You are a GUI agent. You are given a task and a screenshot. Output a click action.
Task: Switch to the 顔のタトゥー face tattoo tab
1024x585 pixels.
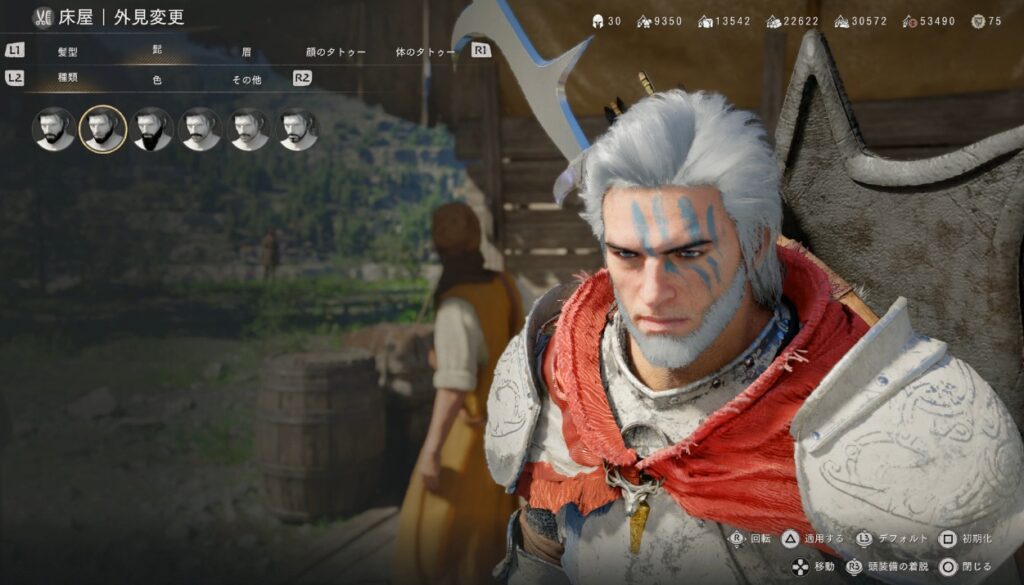[x=336, y=51]
